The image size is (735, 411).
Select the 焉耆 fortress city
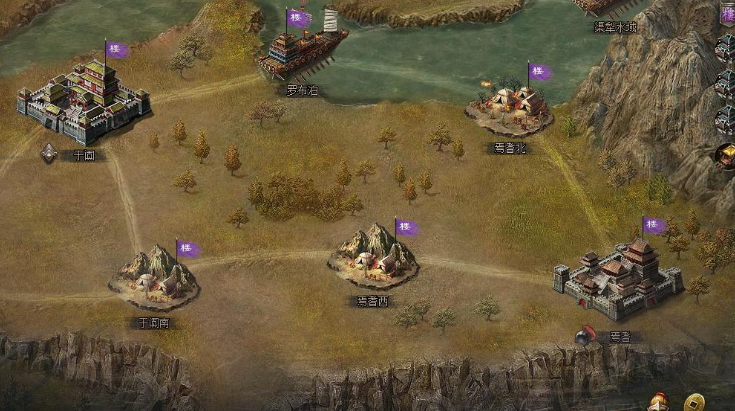point(618,277)
